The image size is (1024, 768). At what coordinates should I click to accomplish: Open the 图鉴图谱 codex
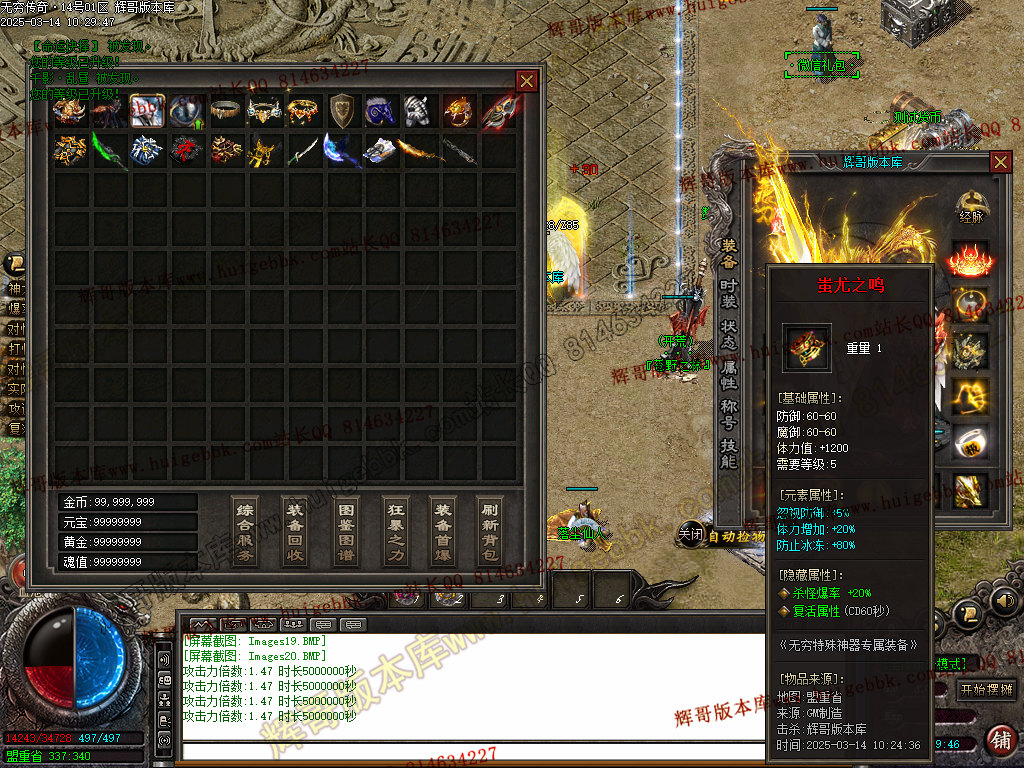(x=344, y=530)
